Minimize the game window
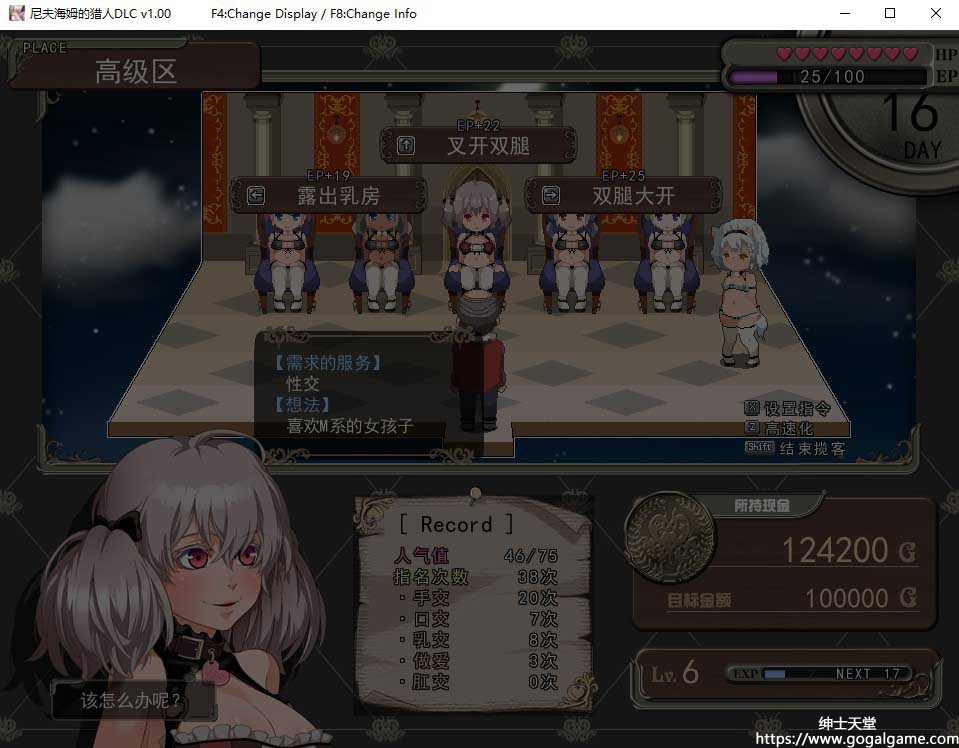959x748 pixels. point(843,14)
